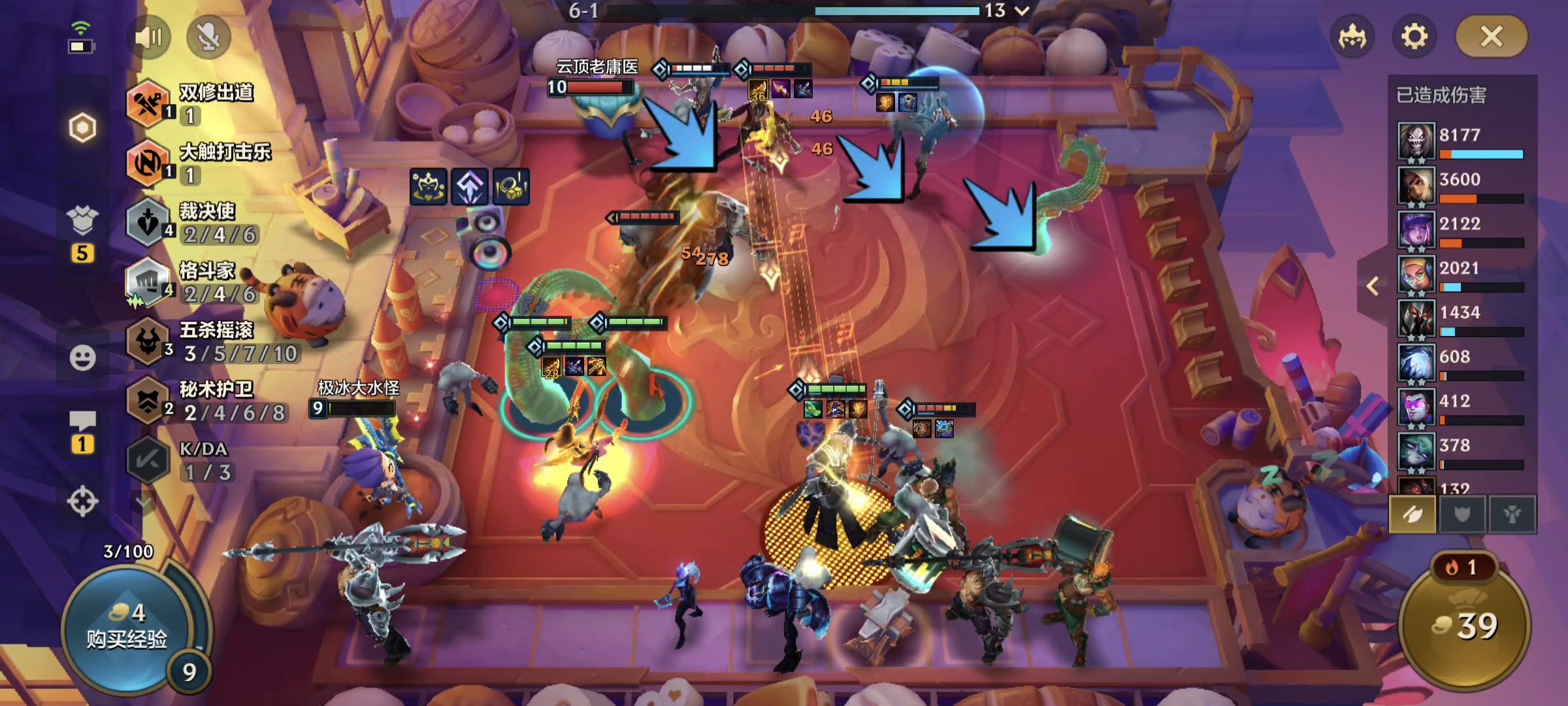Switch to the damage dealt sword tab

pyautogui.click(x=1412, y=514)
